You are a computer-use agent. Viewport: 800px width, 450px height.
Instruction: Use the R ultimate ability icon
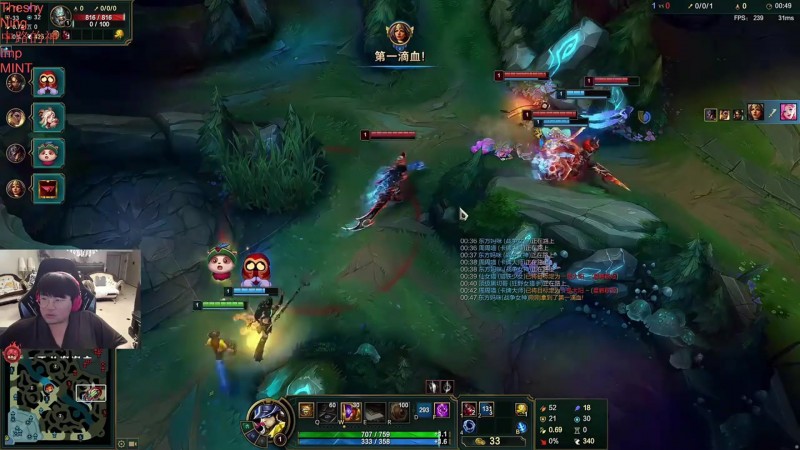tap(398, 411)
